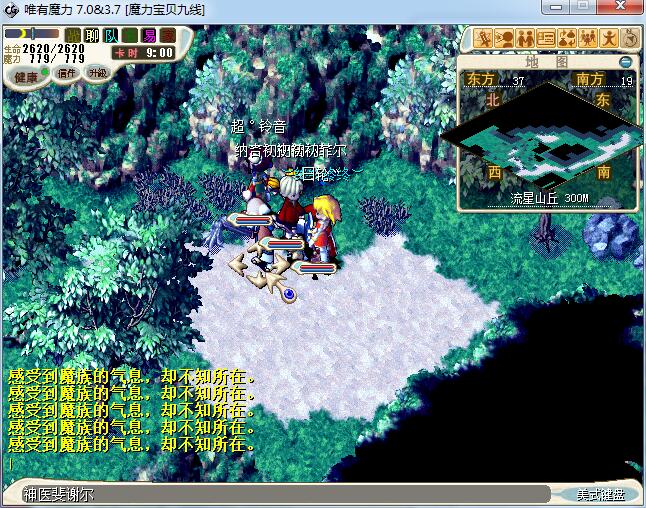646x508 pixels.
Task: Open the 健康 health status button
Action: pyautogui.click(x=26, y=76)
